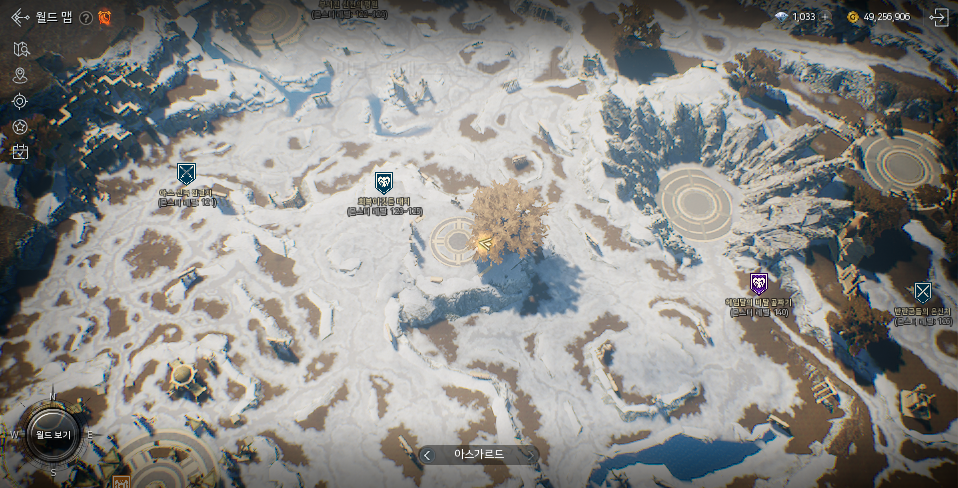958x488 pixels.
Task: Go back from the World Map screen
Action: click(20, 17)
